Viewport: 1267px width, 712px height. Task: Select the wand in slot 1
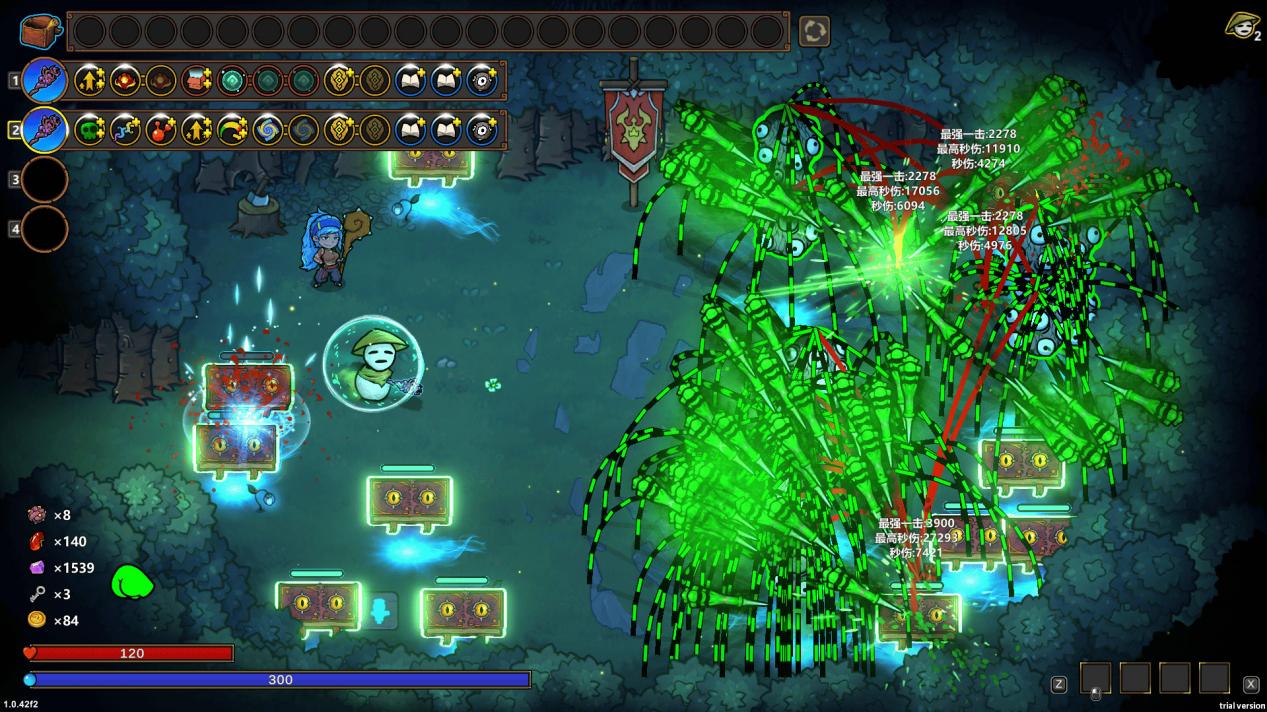[45, 80]
